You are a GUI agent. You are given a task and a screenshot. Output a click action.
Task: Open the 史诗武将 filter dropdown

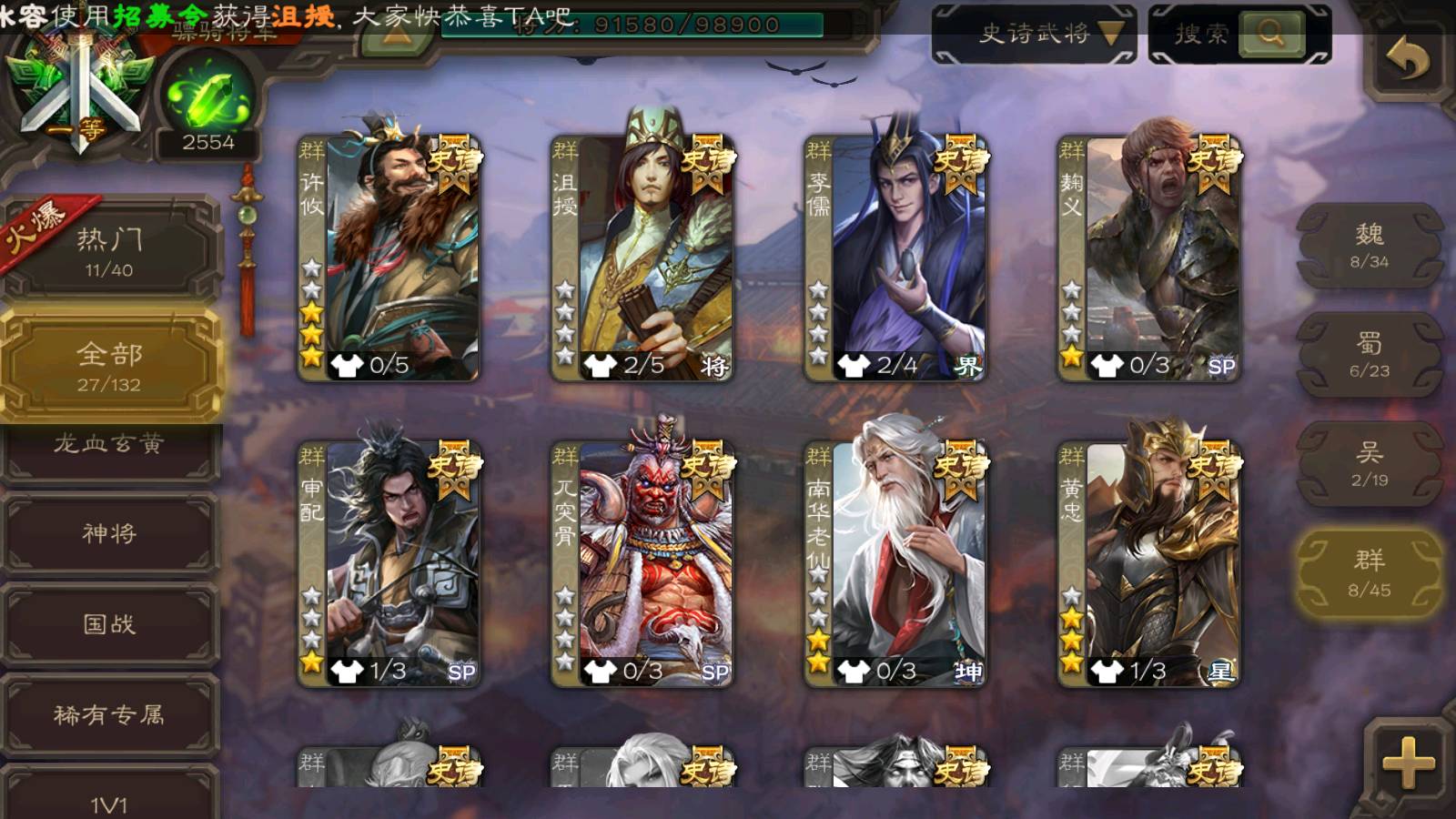tap(1034, 35)
